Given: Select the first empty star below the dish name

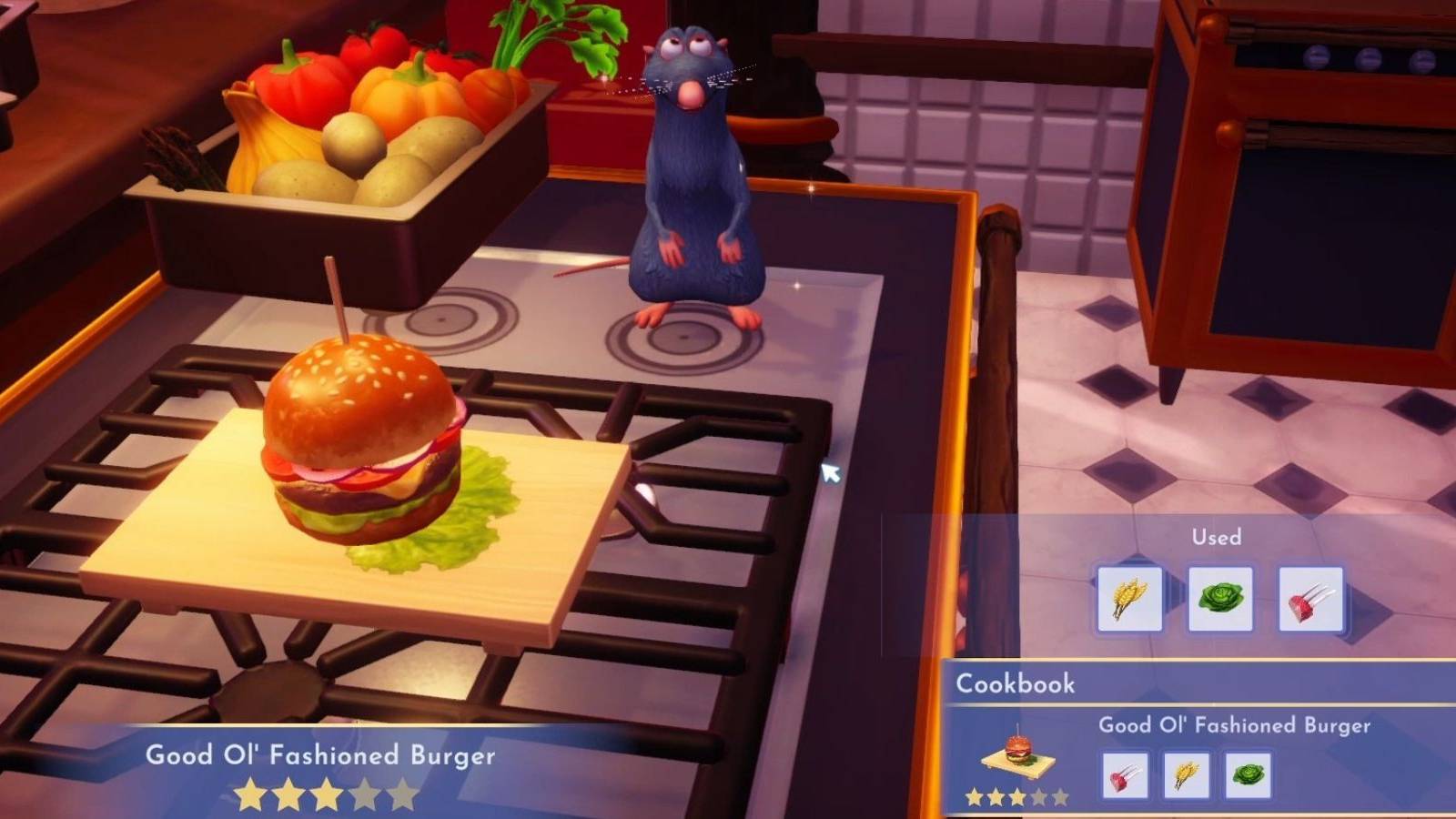Looking at the screenshot, I should click(x=369, y=793).
